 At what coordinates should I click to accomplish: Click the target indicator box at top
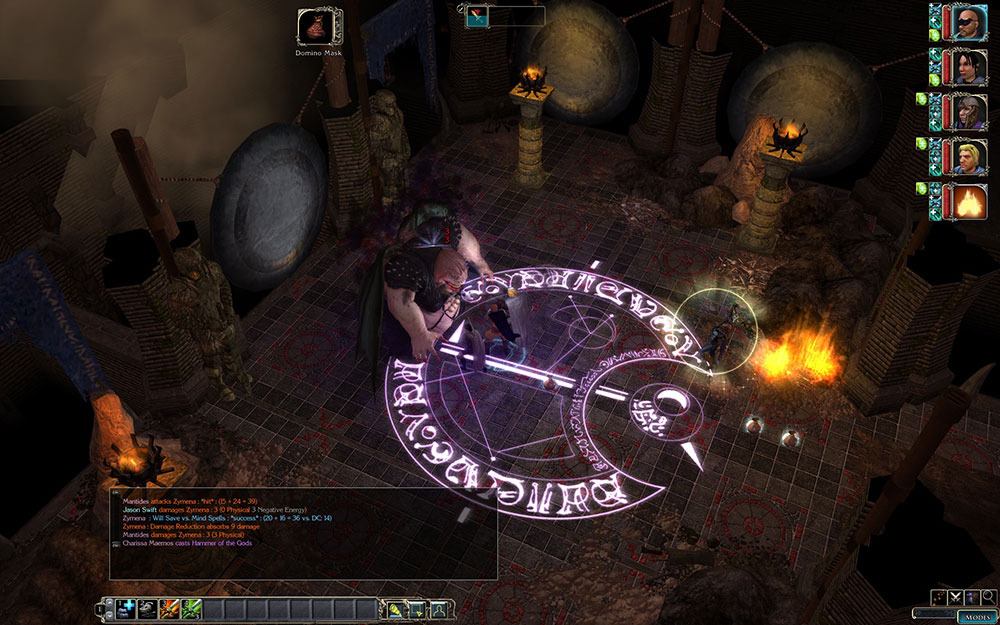(x=505, y=16)
